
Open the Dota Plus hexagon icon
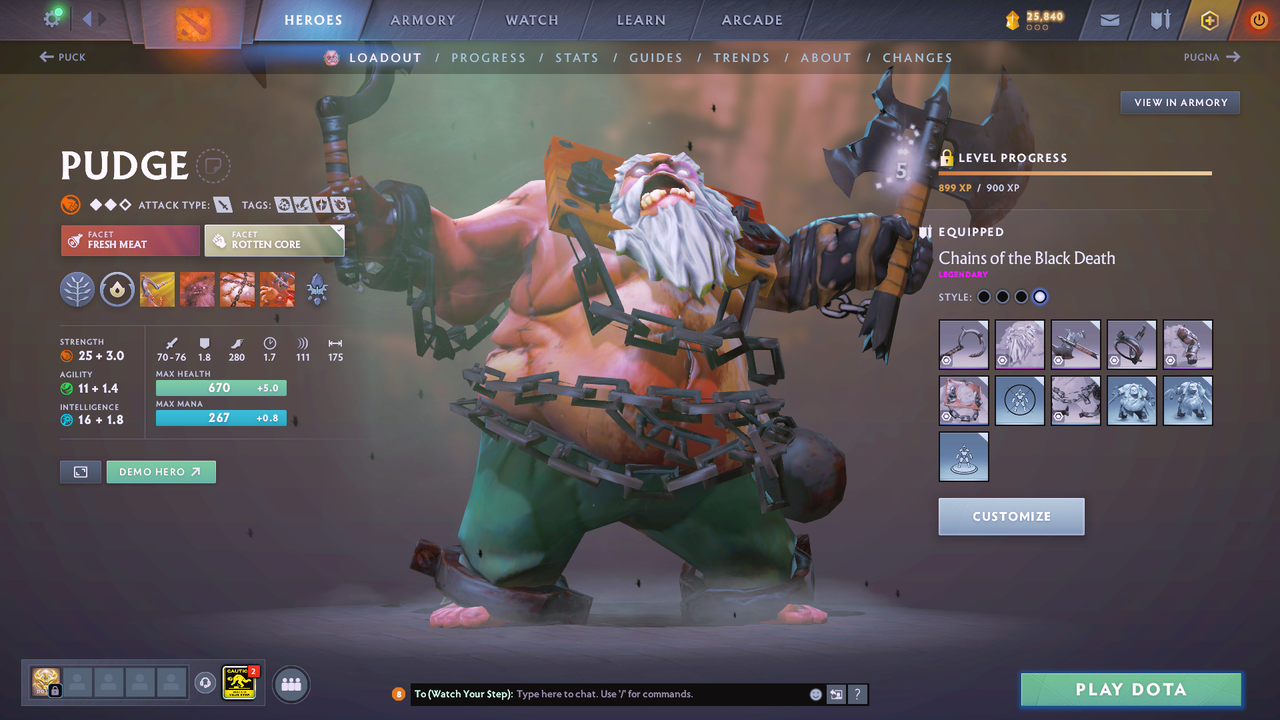coord(1209,19)
